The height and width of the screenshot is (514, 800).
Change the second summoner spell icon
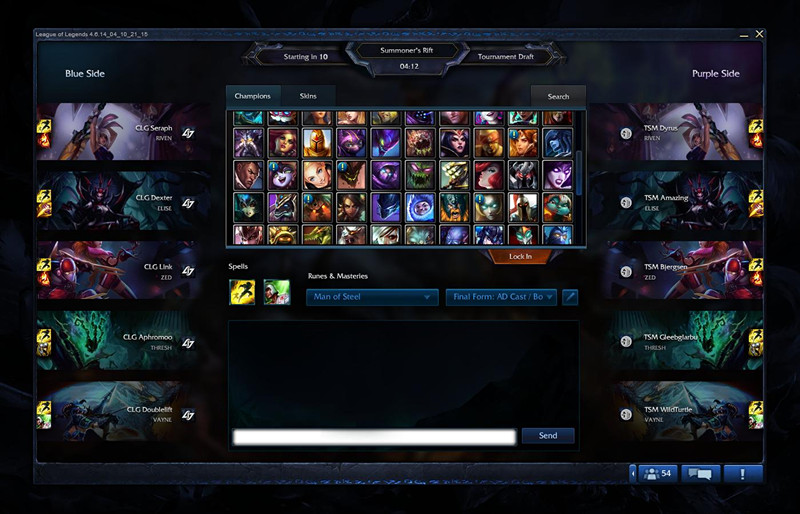(276, 292)
